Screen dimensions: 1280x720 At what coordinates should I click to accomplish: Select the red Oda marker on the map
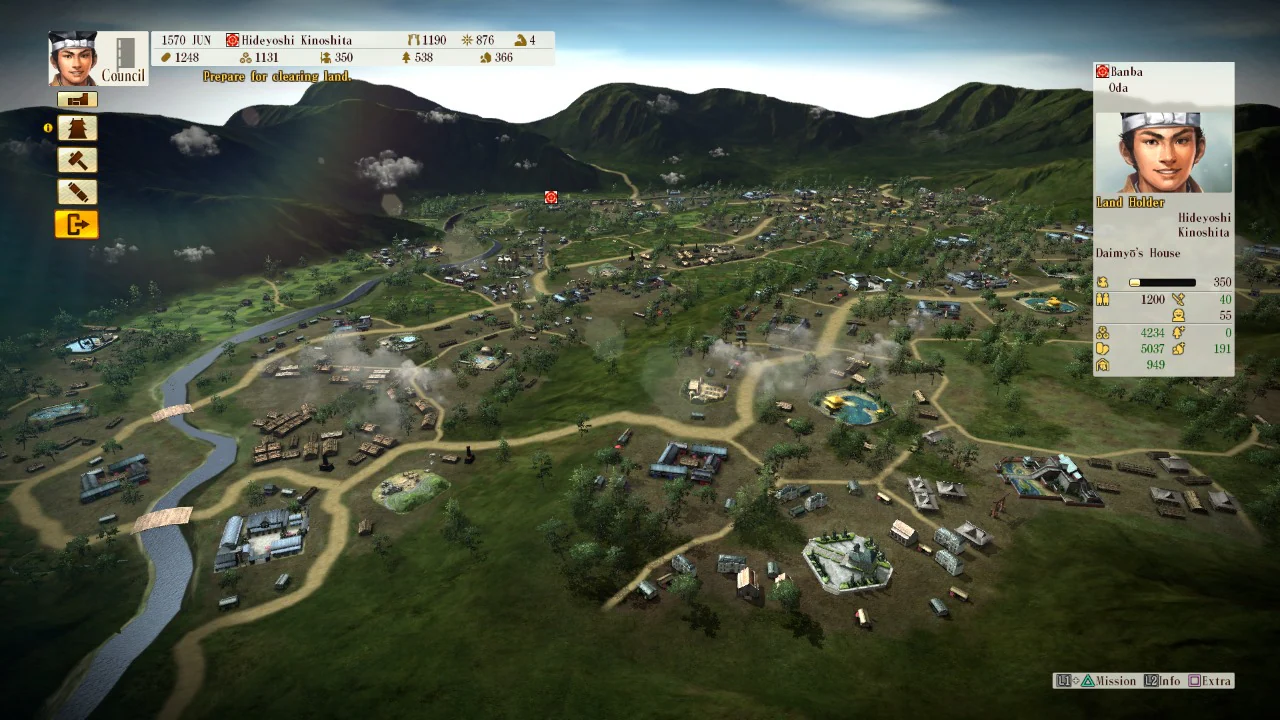tap(549, 198)
